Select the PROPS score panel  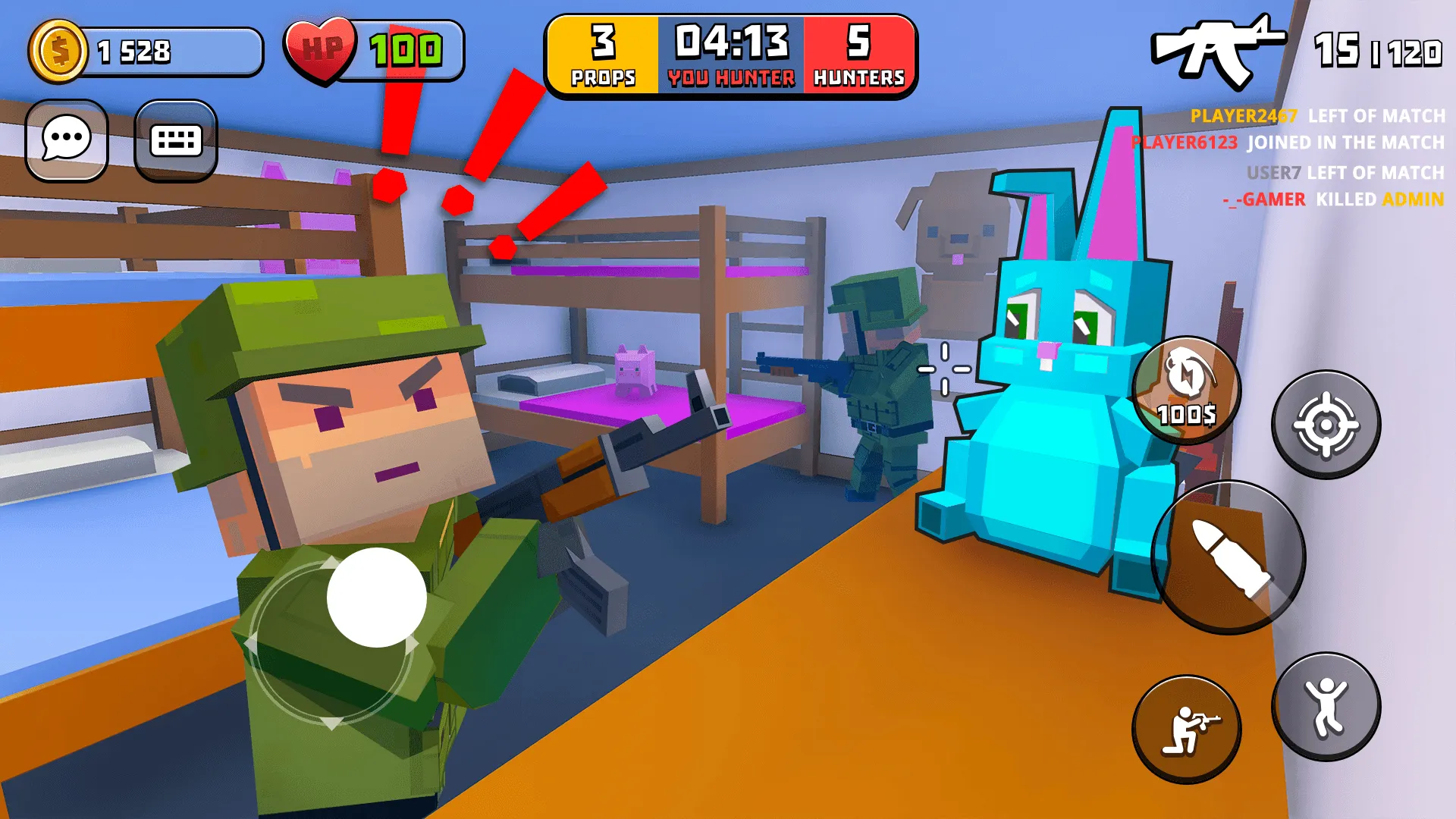(601, 55)
